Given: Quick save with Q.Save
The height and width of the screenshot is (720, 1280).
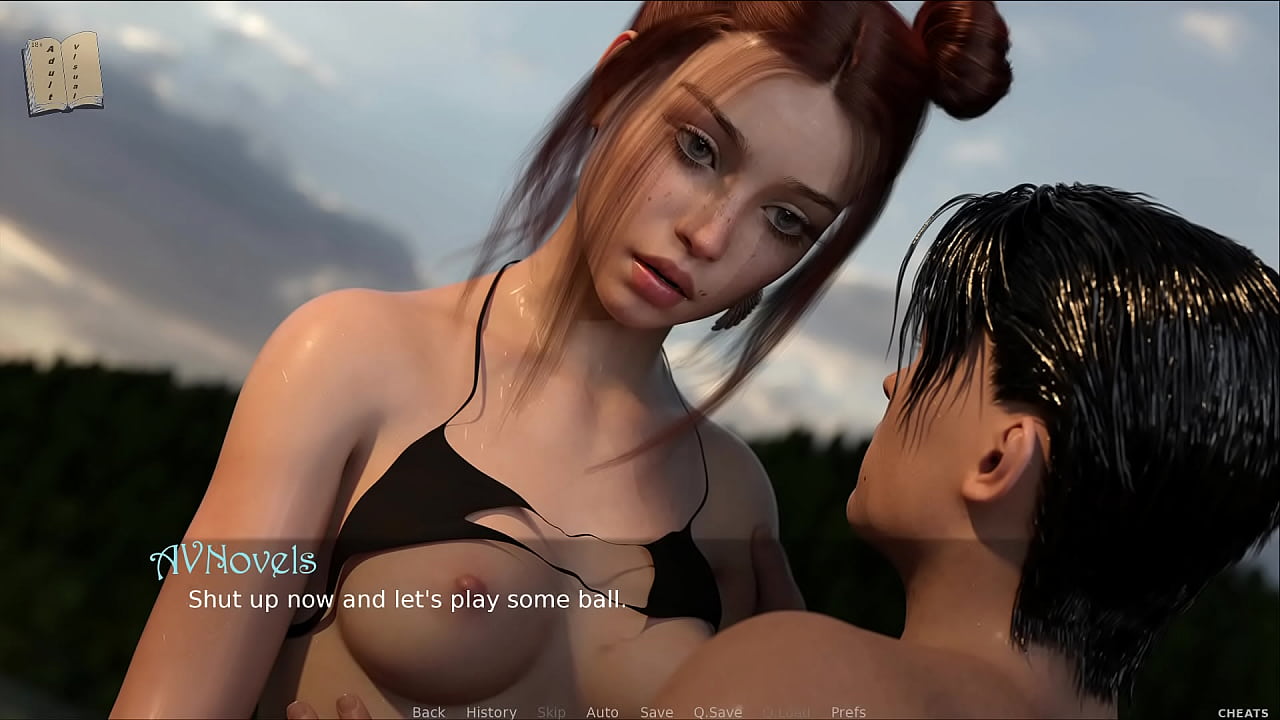Looking at the screenshot, I should pos(718,712).
